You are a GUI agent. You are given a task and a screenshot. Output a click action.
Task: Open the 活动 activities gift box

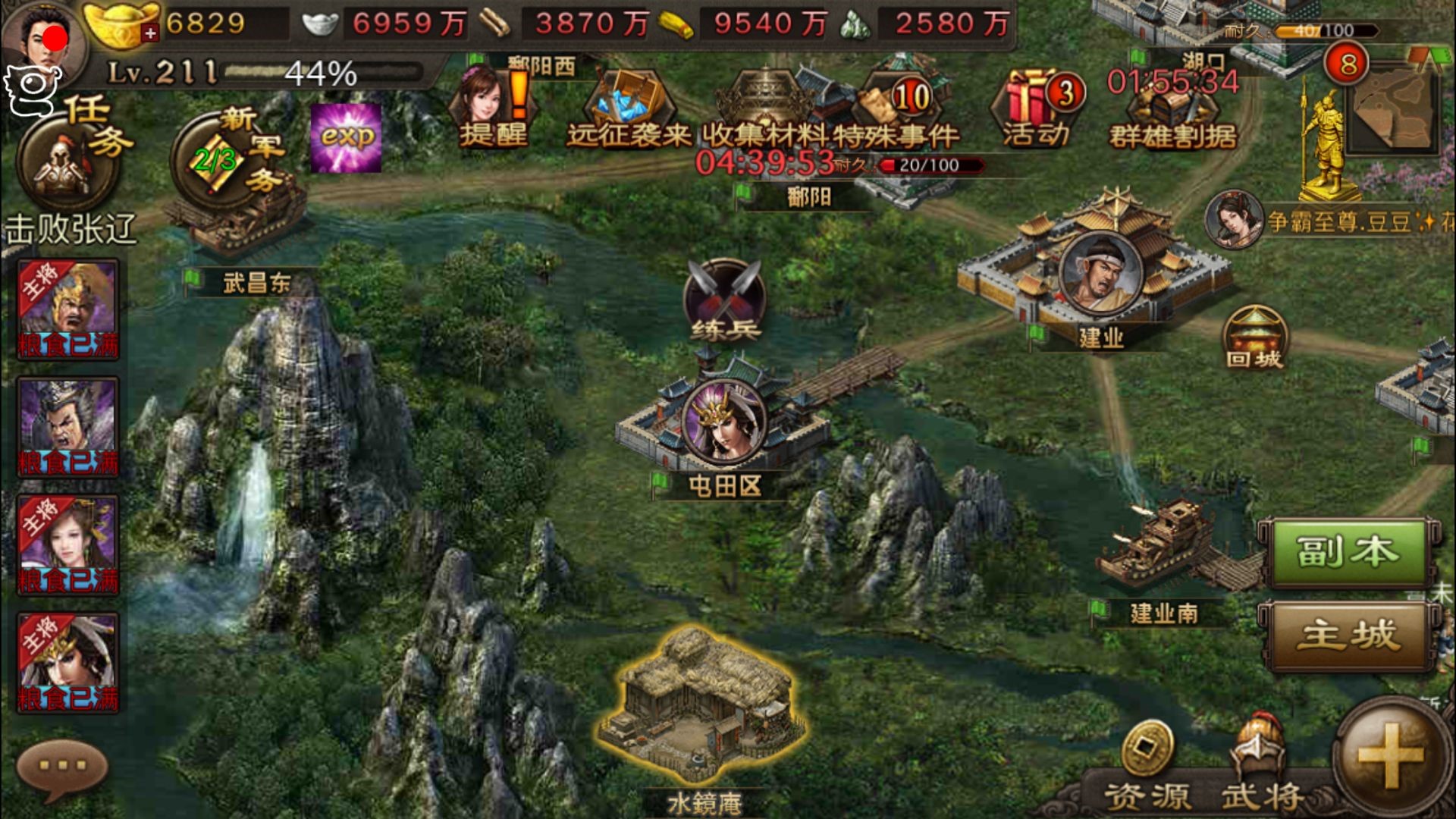click(1036, 108)
